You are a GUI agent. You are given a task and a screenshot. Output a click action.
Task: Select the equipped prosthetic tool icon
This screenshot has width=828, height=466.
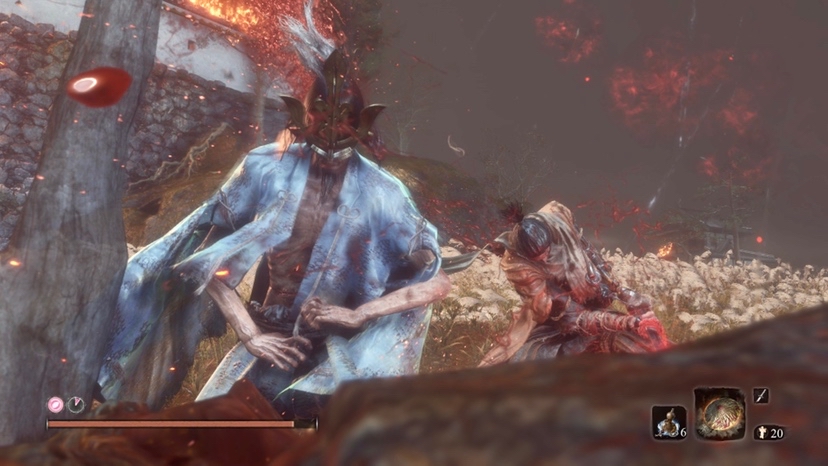(x=719, y=413)
